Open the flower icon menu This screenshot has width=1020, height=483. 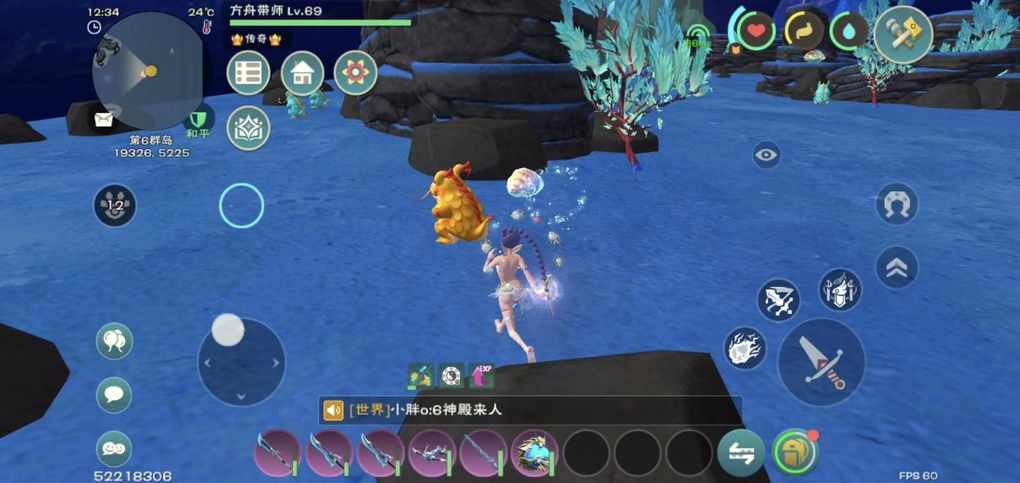coord(355,73)
